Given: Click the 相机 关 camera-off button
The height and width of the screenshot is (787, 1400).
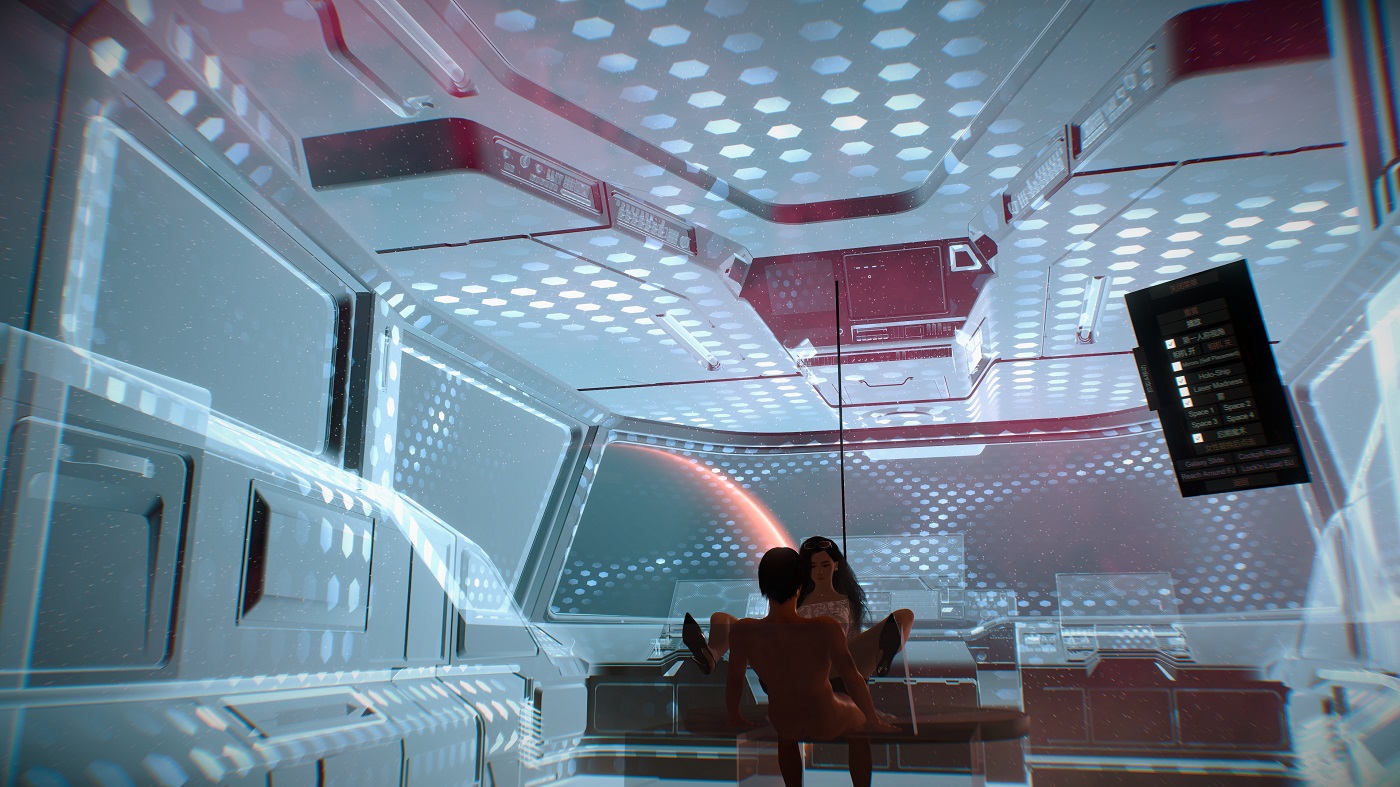Looking at the screenshot, I should click(1219, 345).
